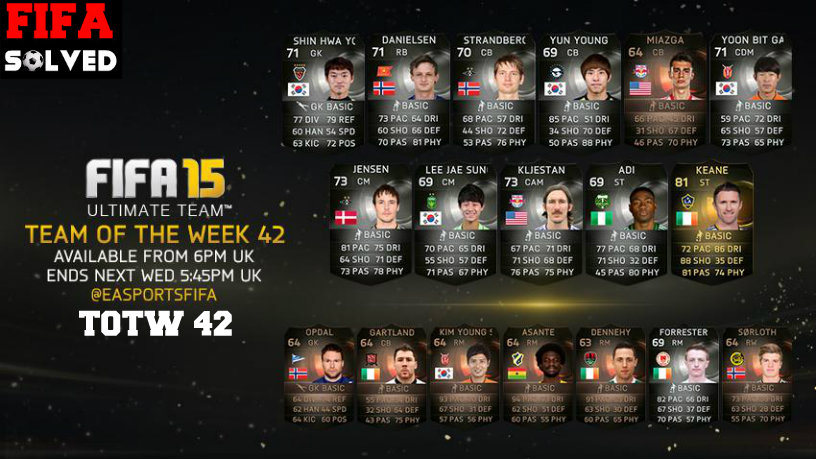Select the Adi striker card
The image size is (816, 459).
[x=624, y=222]
